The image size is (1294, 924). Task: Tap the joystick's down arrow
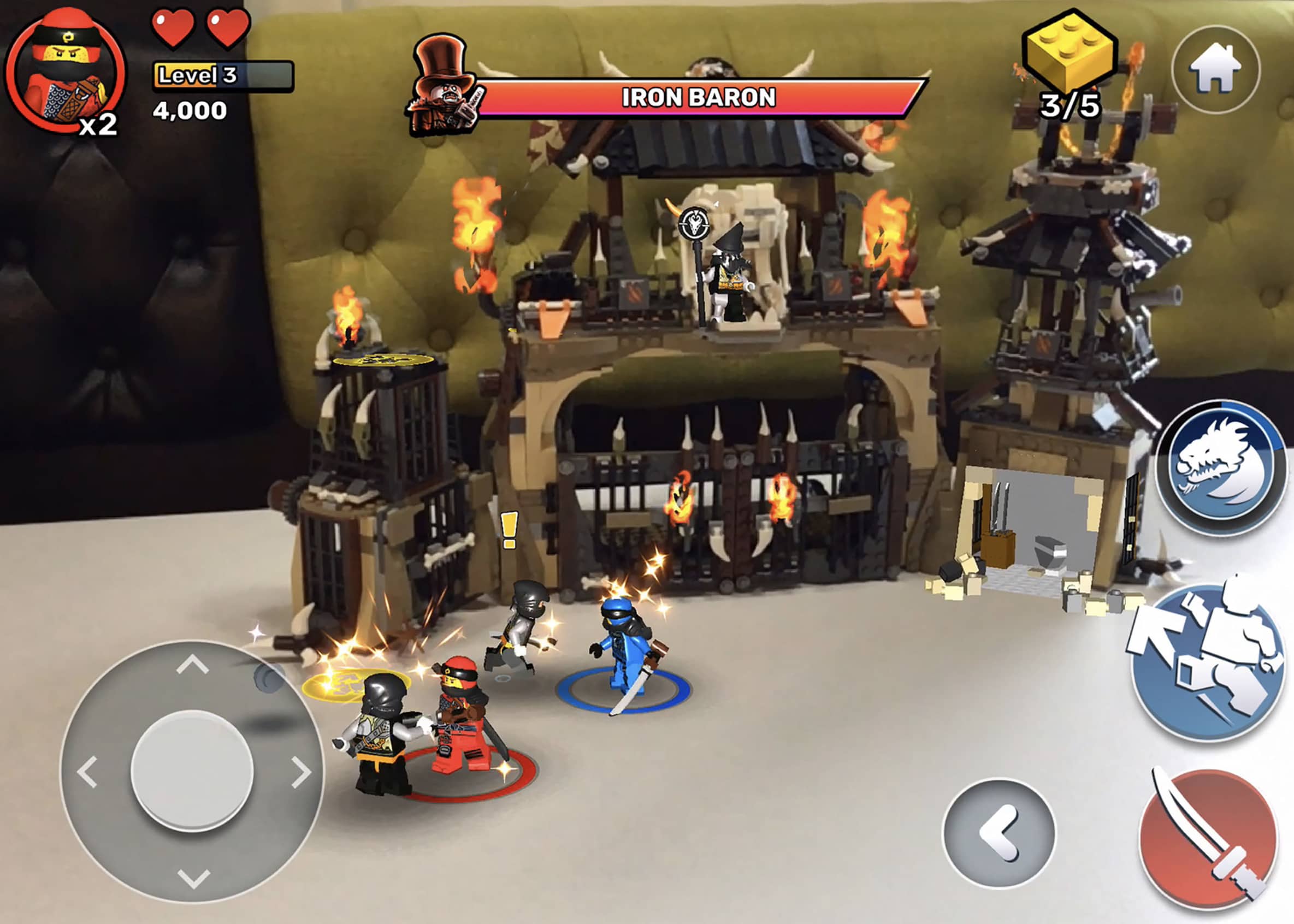pos(193,878)
